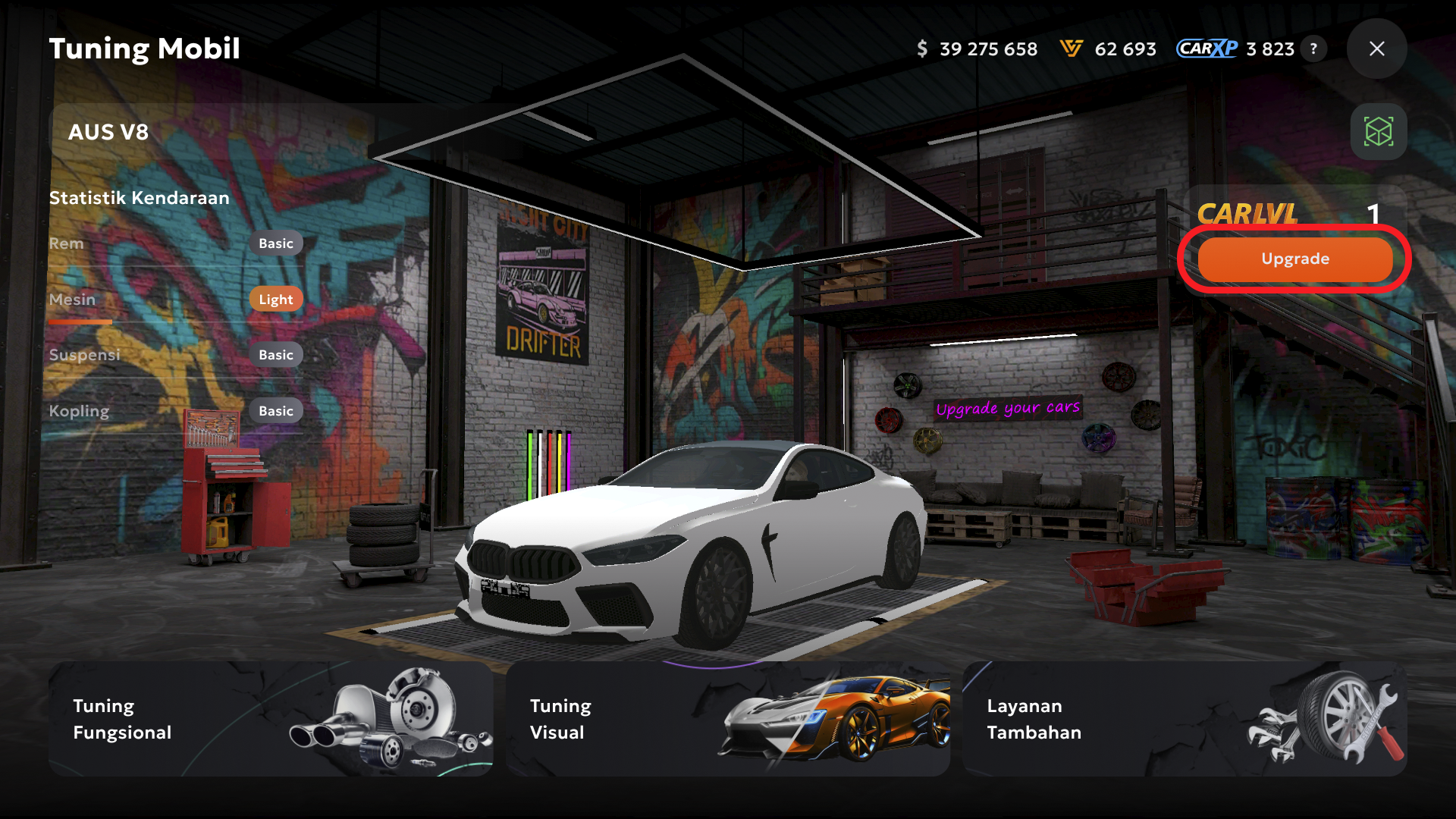The image size is (1456, 819).
Task: Show CarXP help info
Action: [x=1313, y=49]
